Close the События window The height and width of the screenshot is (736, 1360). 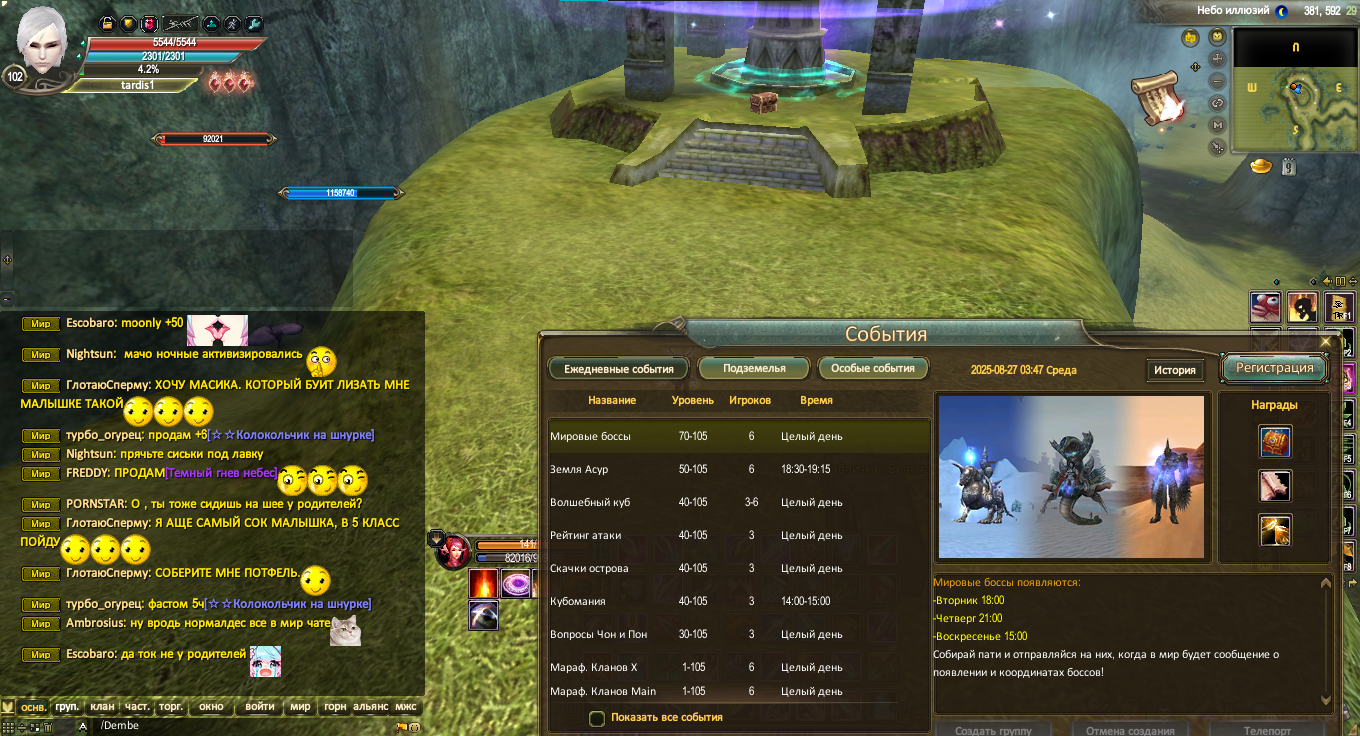[x=1326, y=342]
